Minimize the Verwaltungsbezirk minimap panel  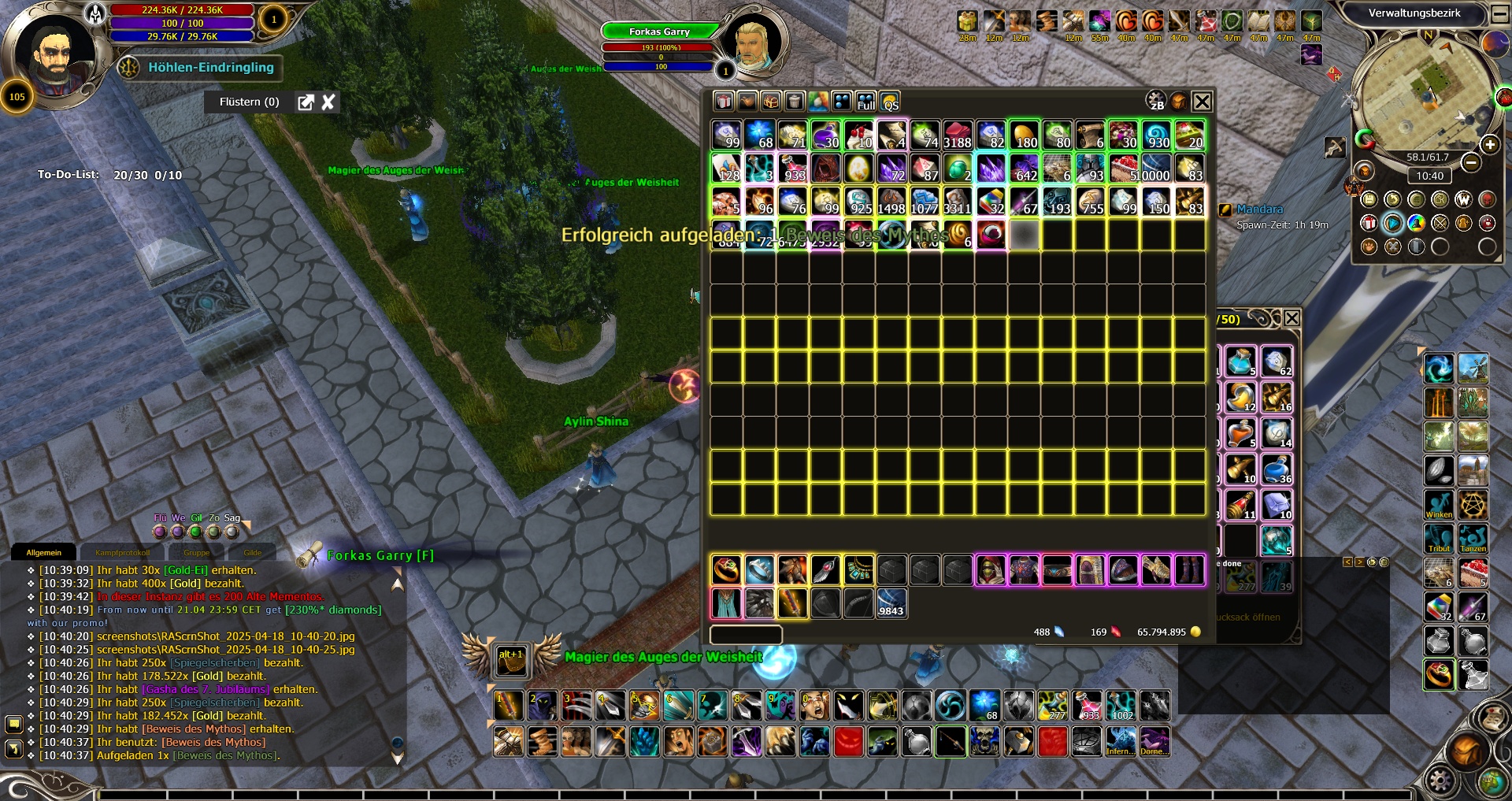tap(1499, 13)
